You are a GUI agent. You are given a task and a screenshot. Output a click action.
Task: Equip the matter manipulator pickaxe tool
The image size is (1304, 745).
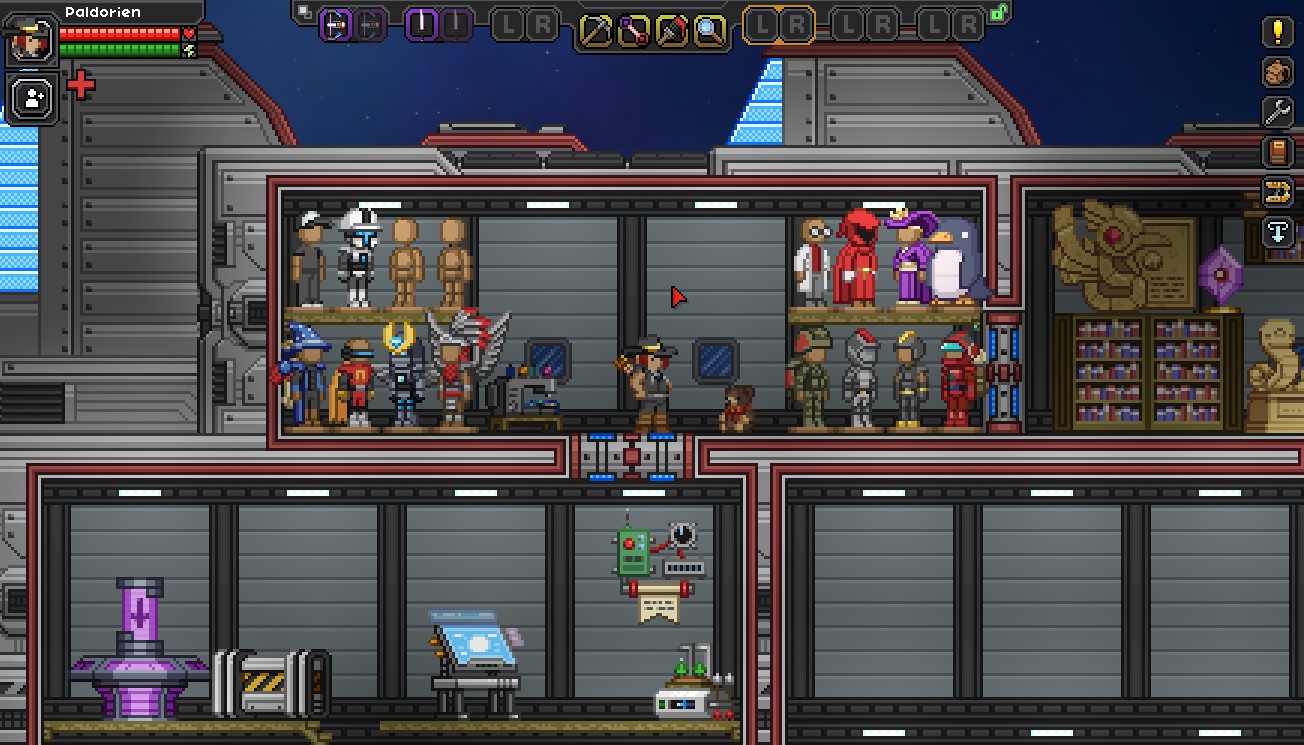596,31
